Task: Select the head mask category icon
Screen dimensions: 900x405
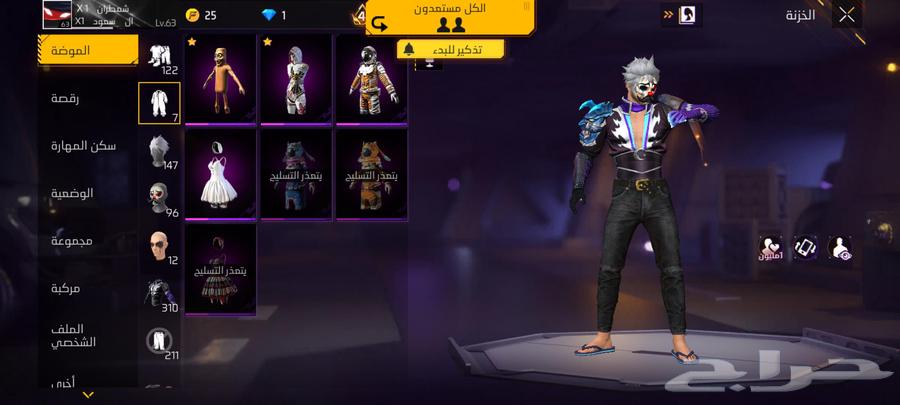Action: pos(159,198)
